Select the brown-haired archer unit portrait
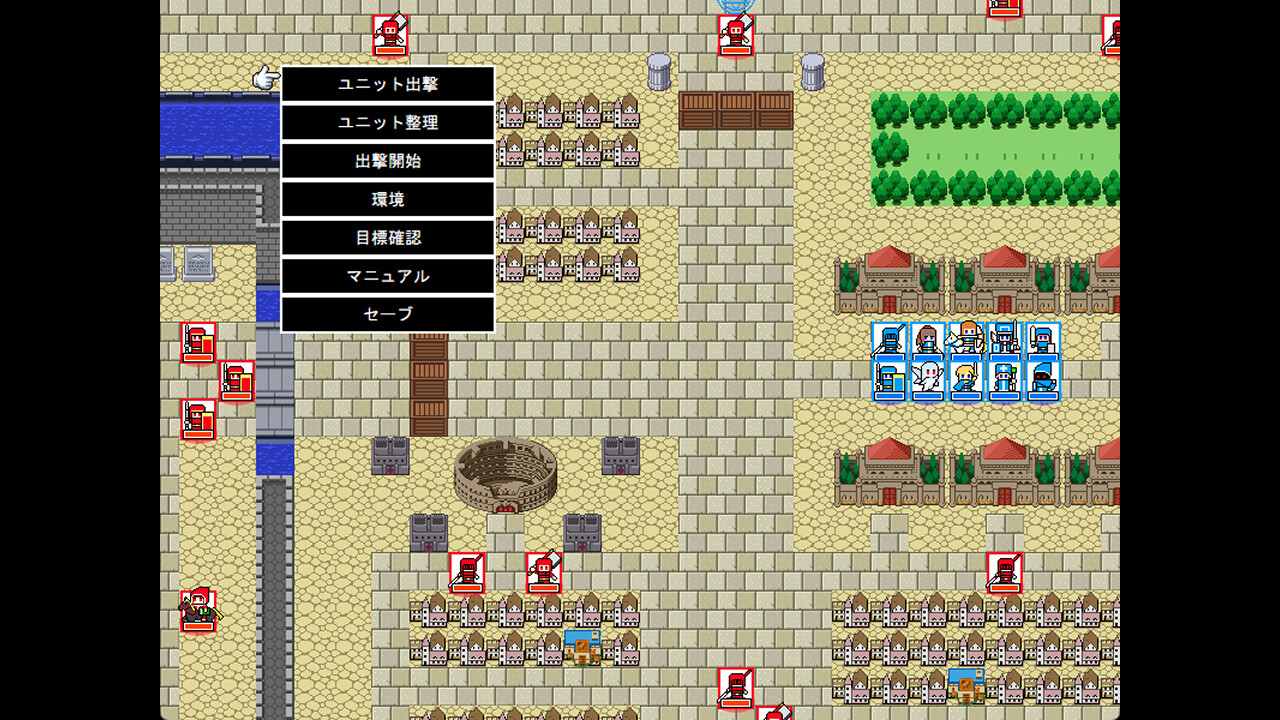The image size is (1280, 720). coord(927,340)
